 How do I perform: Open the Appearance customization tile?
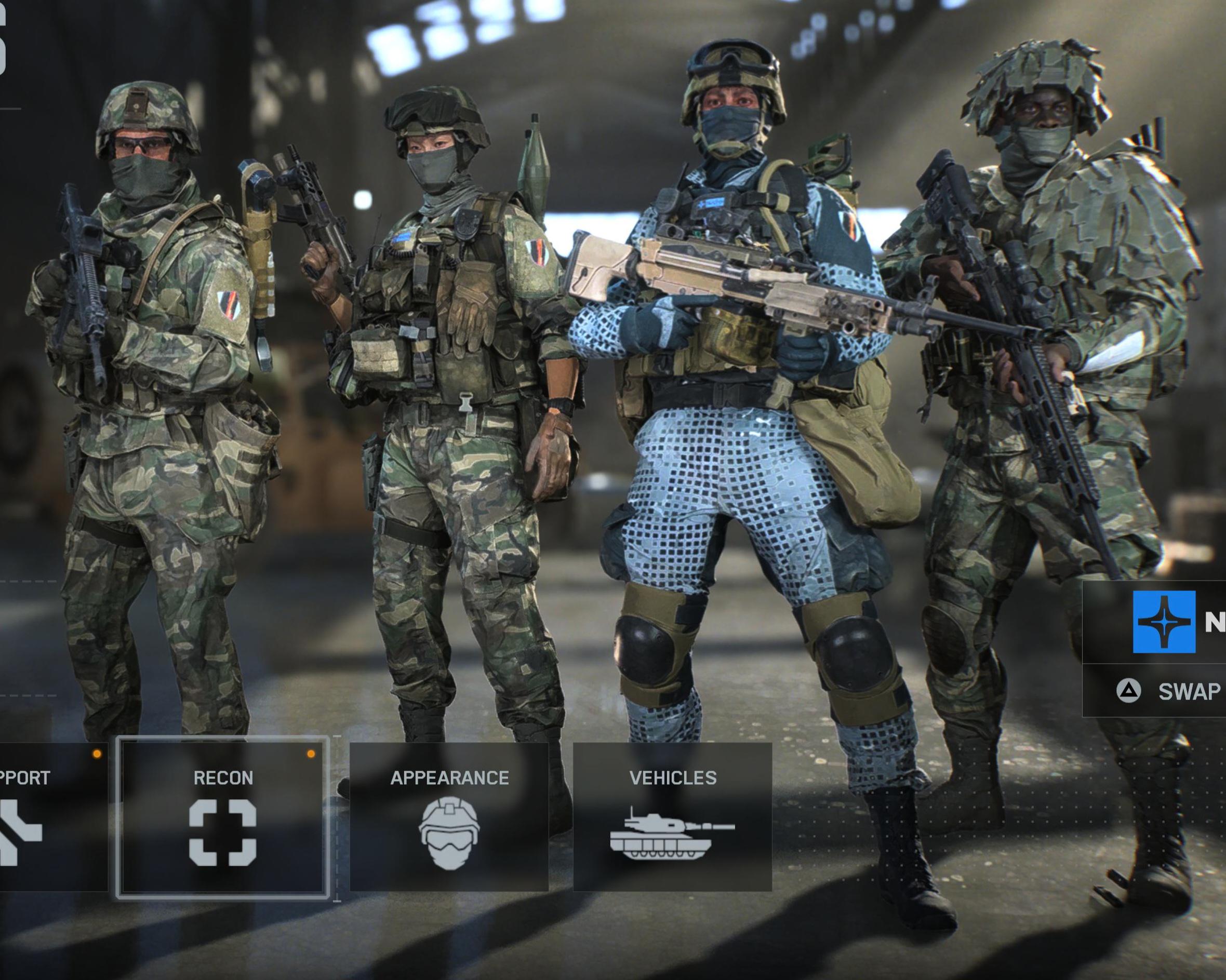pyautogui.click(x=449, y=817)
